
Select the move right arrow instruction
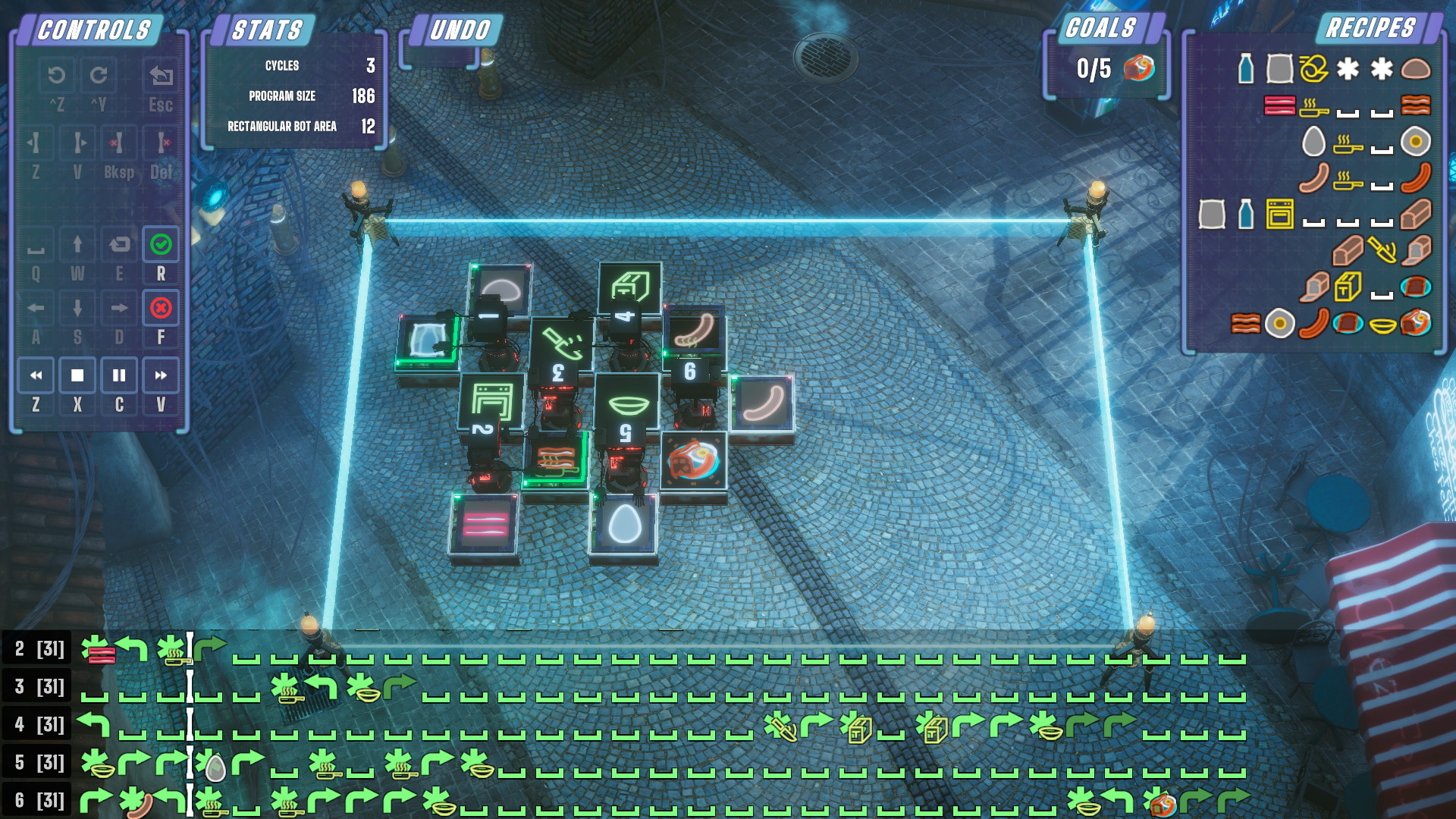coord(119,308)
